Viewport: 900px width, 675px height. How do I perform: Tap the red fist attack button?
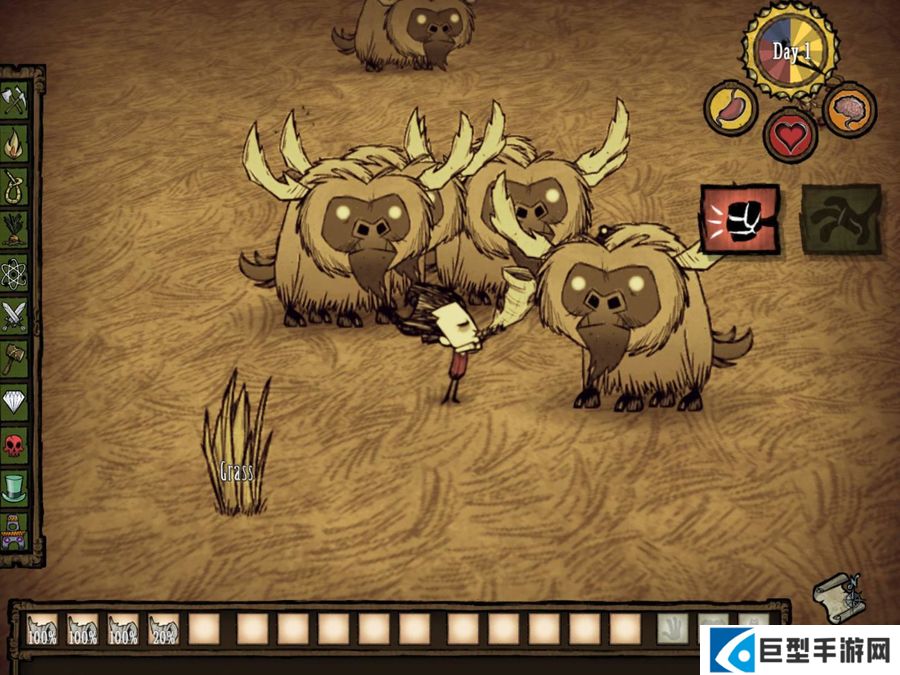(x=740, y=218)
